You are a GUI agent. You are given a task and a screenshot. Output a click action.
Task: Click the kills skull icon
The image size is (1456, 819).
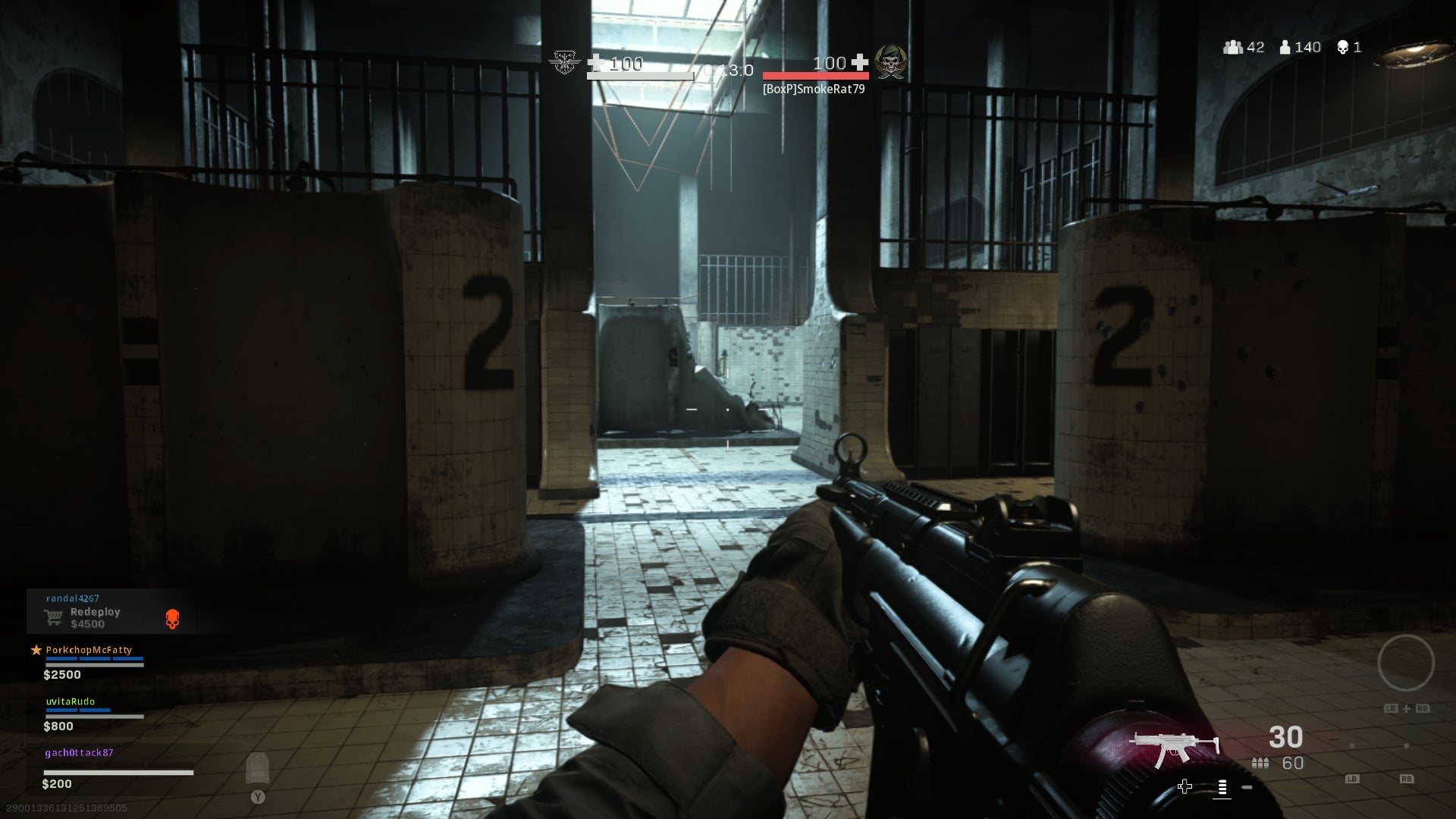(1342, 47)
